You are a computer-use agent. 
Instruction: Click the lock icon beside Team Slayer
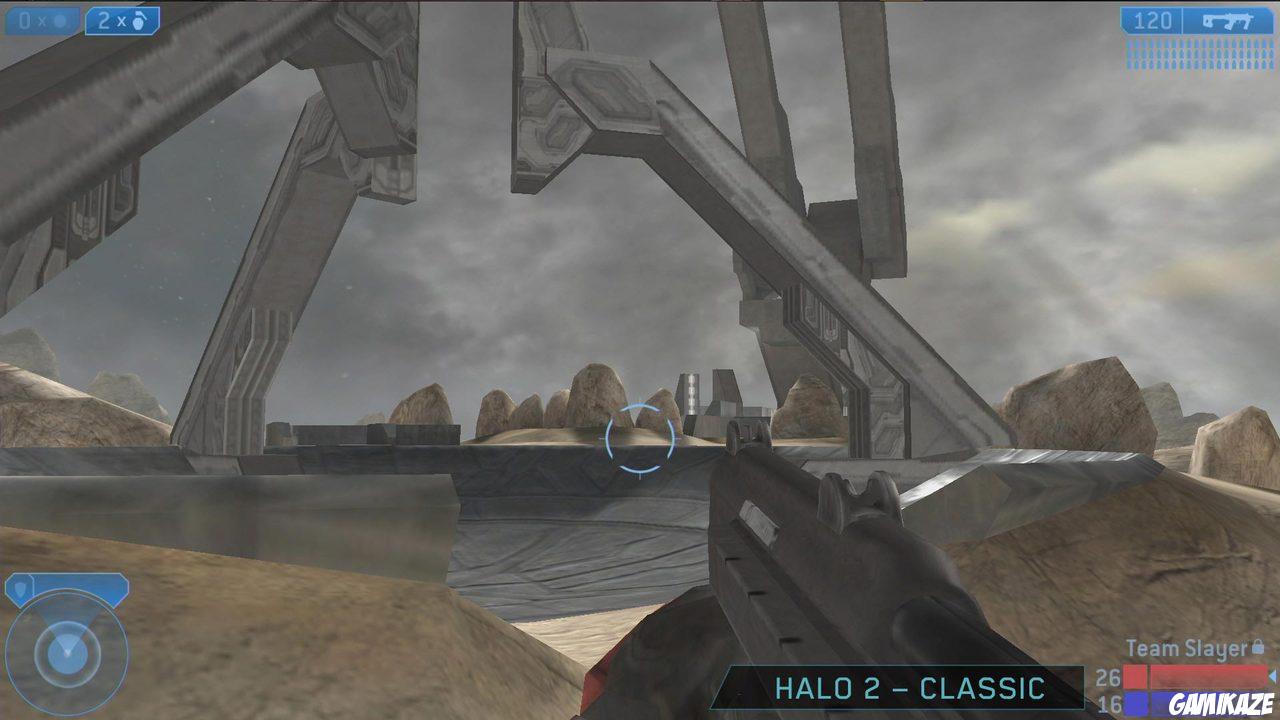[1256, 647]
